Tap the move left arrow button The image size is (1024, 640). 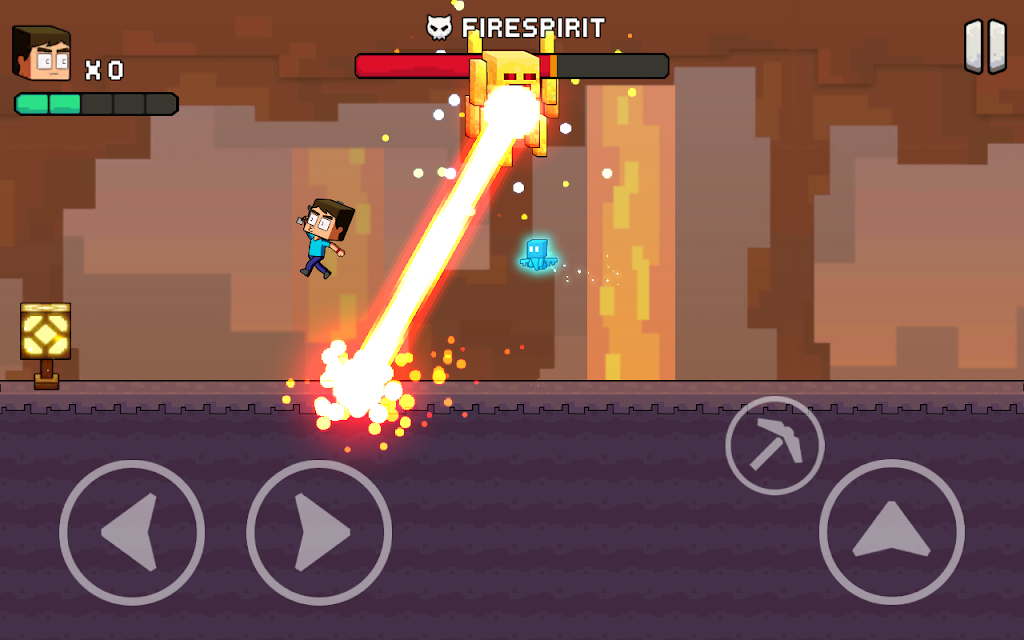click(x=132, y=532)
